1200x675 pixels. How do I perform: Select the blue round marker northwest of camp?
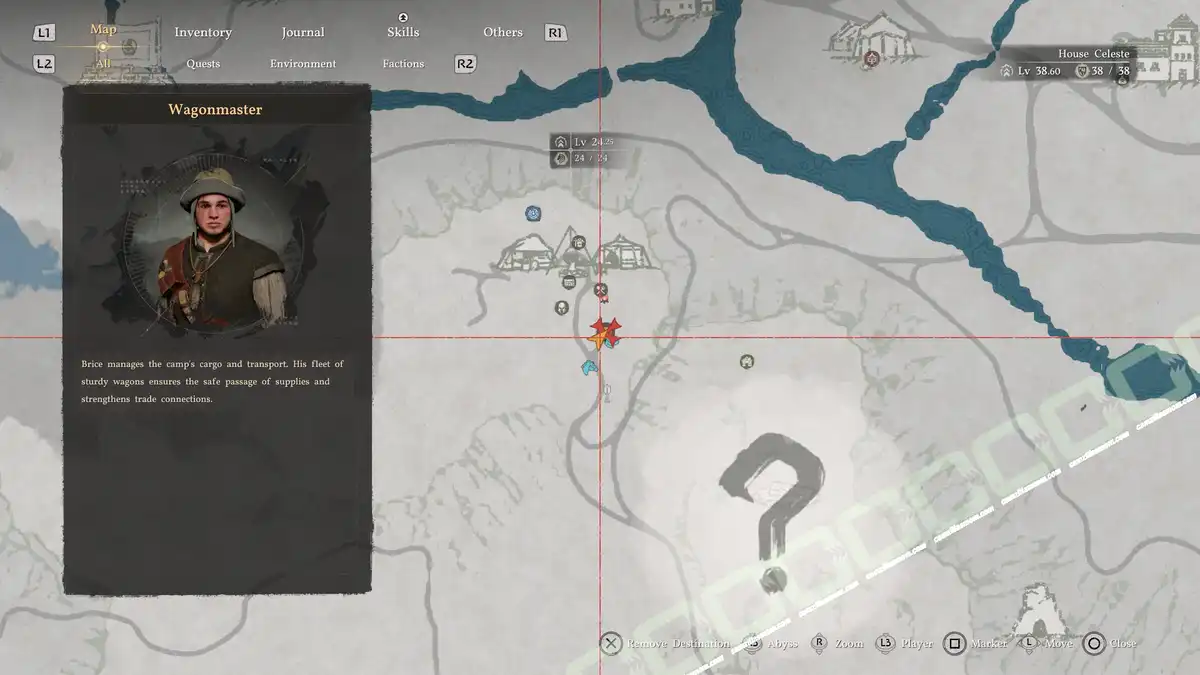(534, 213)
